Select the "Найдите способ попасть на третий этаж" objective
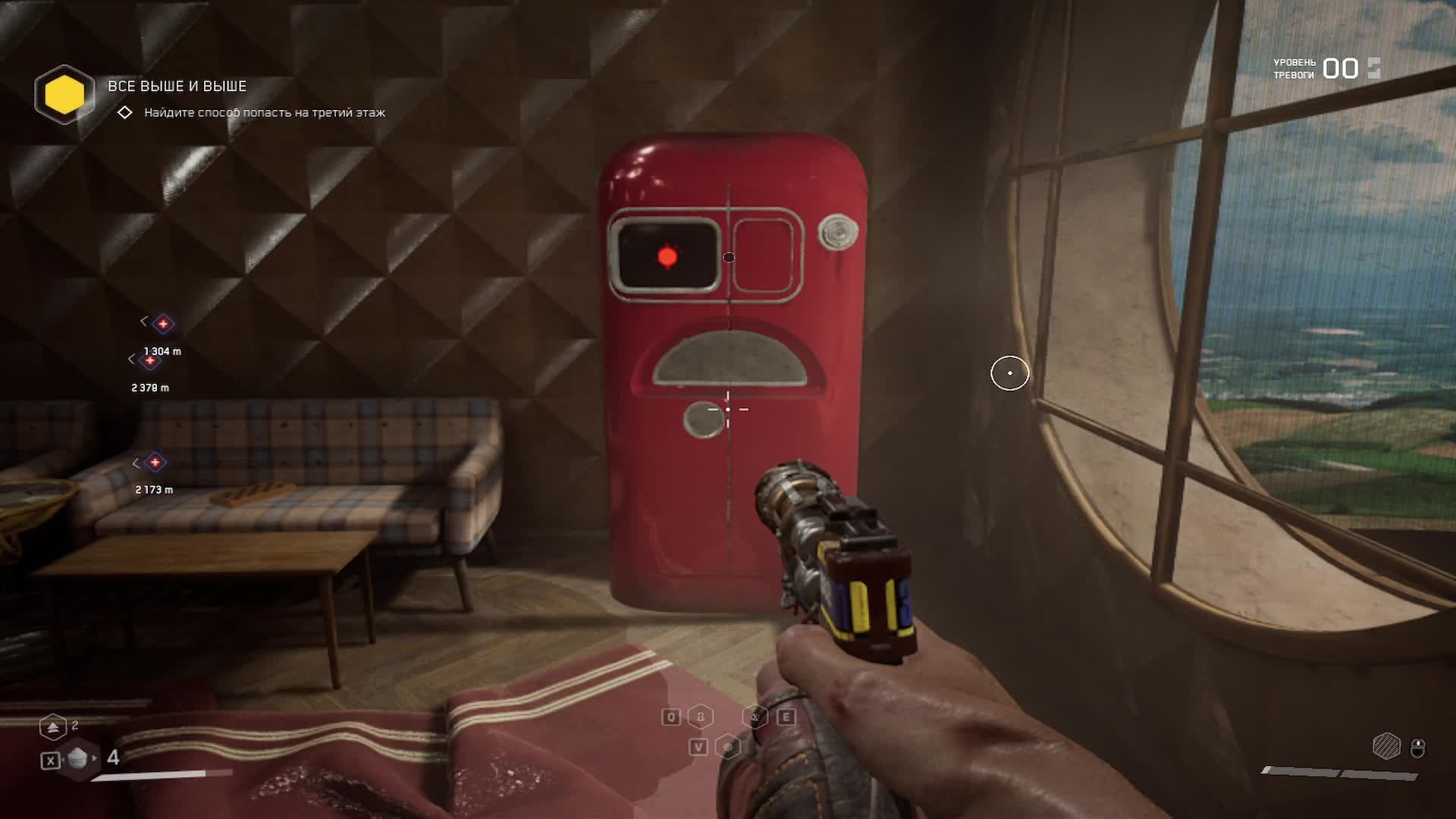Screen dimensions: 1456x819 [x=264, y=113]
